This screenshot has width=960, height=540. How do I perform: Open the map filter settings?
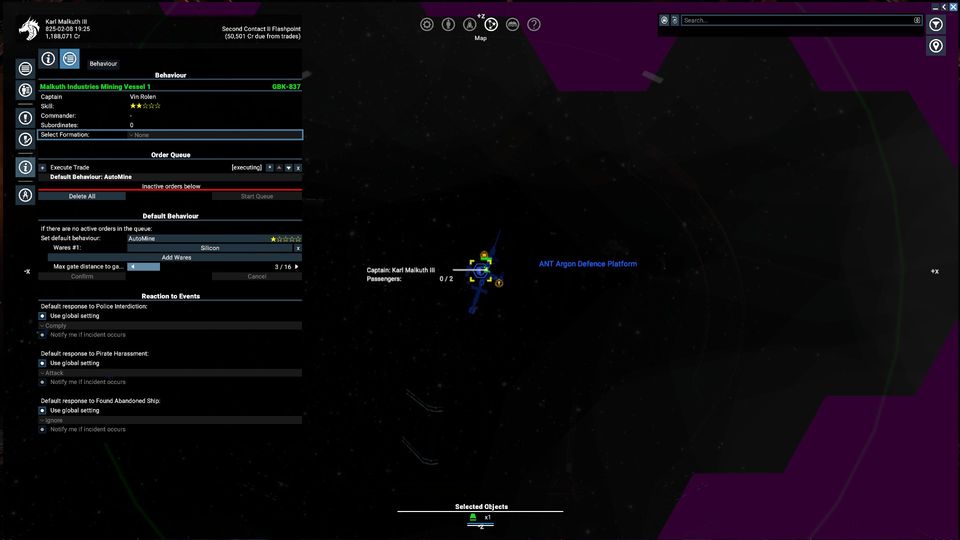(936, 24)
